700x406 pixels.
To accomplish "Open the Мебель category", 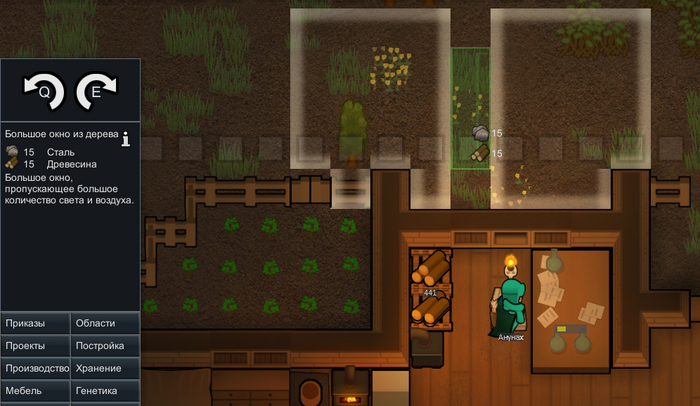I will (35, 391).
